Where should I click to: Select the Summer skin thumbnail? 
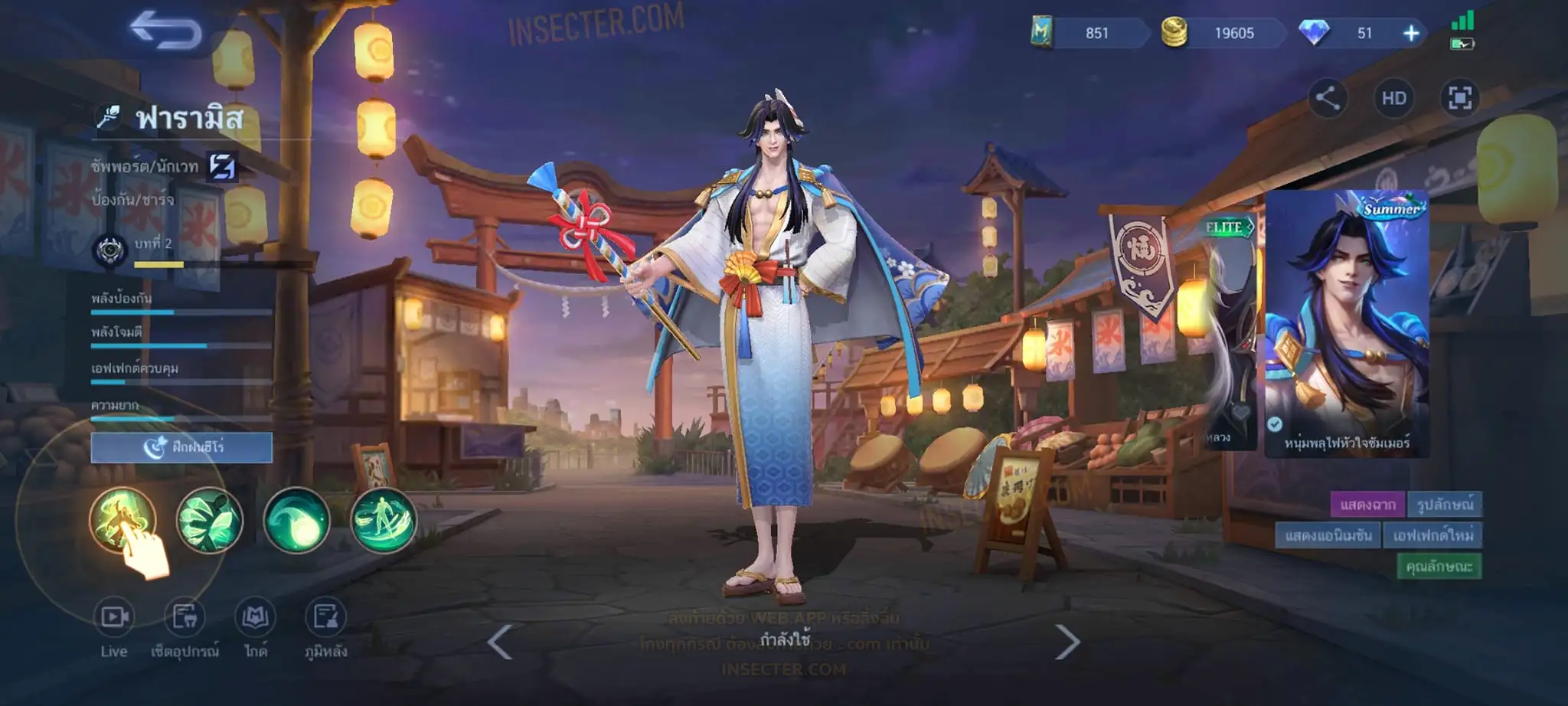[1346, 322]
